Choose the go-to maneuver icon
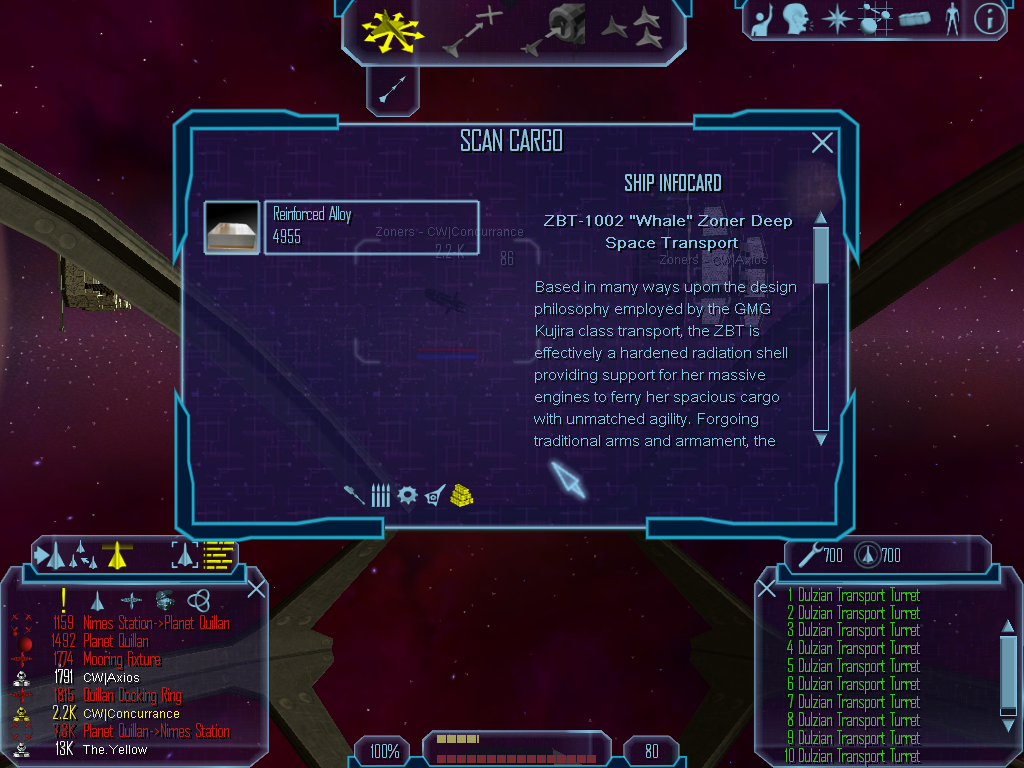The image size is (1024, 768). [474, 30]
